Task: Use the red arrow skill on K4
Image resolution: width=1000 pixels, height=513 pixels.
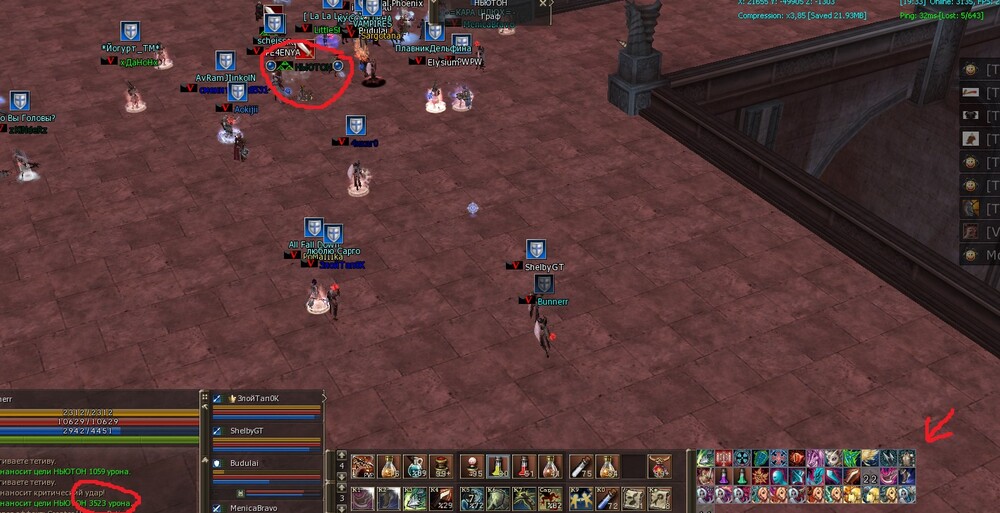Action: click(x=443, y=498)
